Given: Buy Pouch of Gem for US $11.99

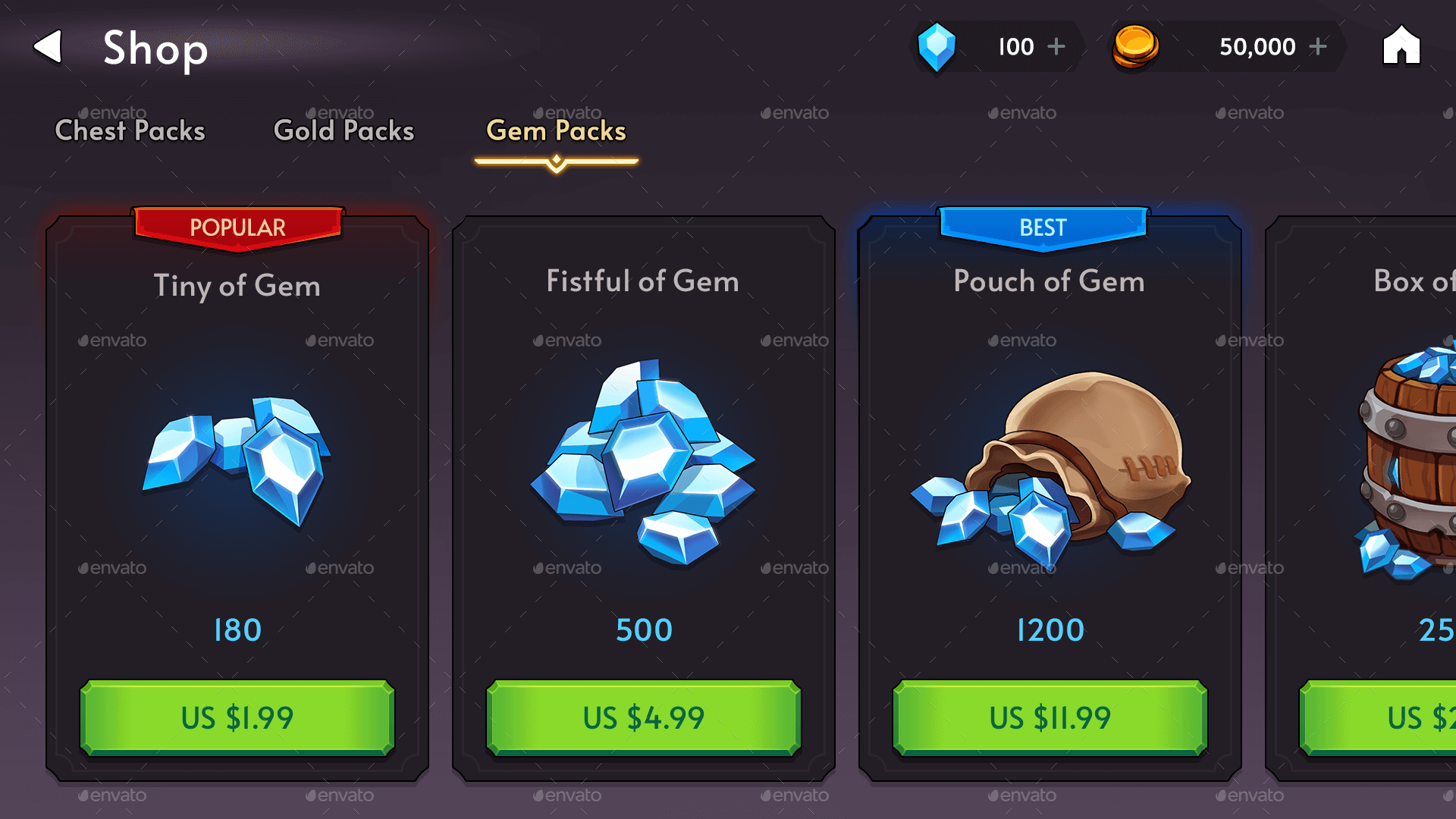Looking at the screenshot, I should (1050, 717).
